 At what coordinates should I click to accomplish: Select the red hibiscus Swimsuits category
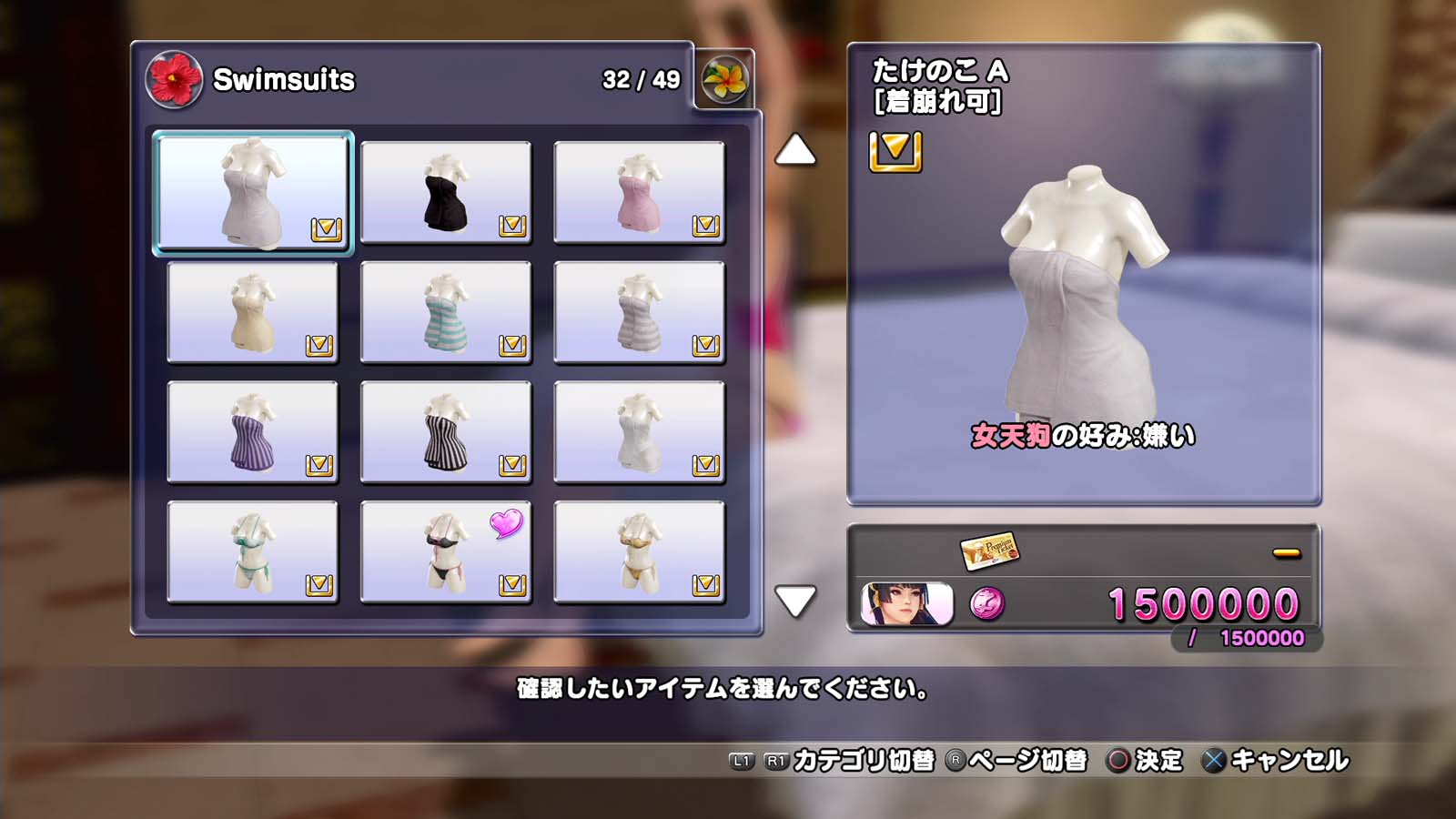click(173, 80)
